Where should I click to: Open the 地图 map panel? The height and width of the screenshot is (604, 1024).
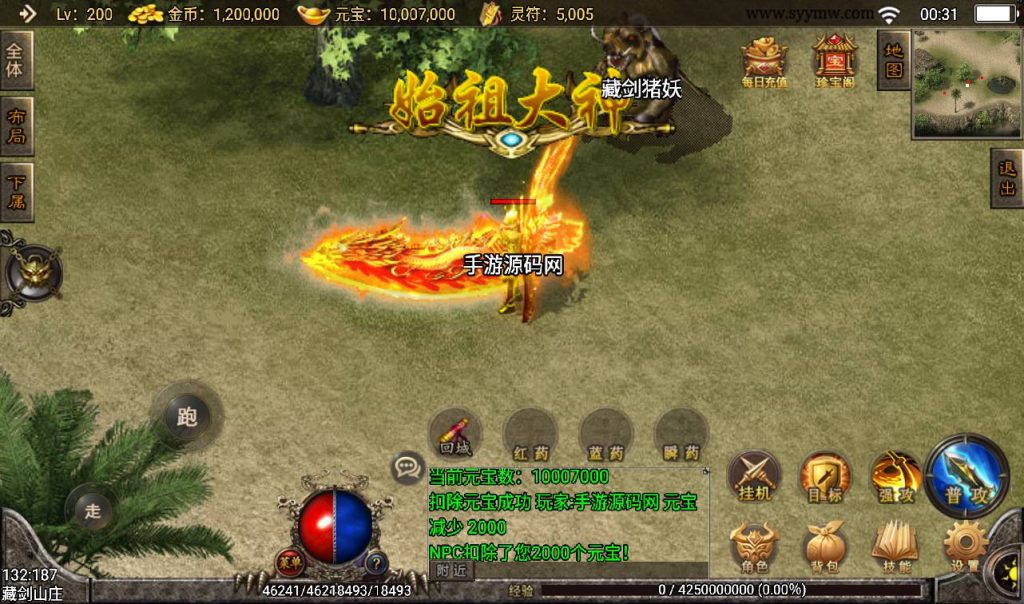[893, 58]
